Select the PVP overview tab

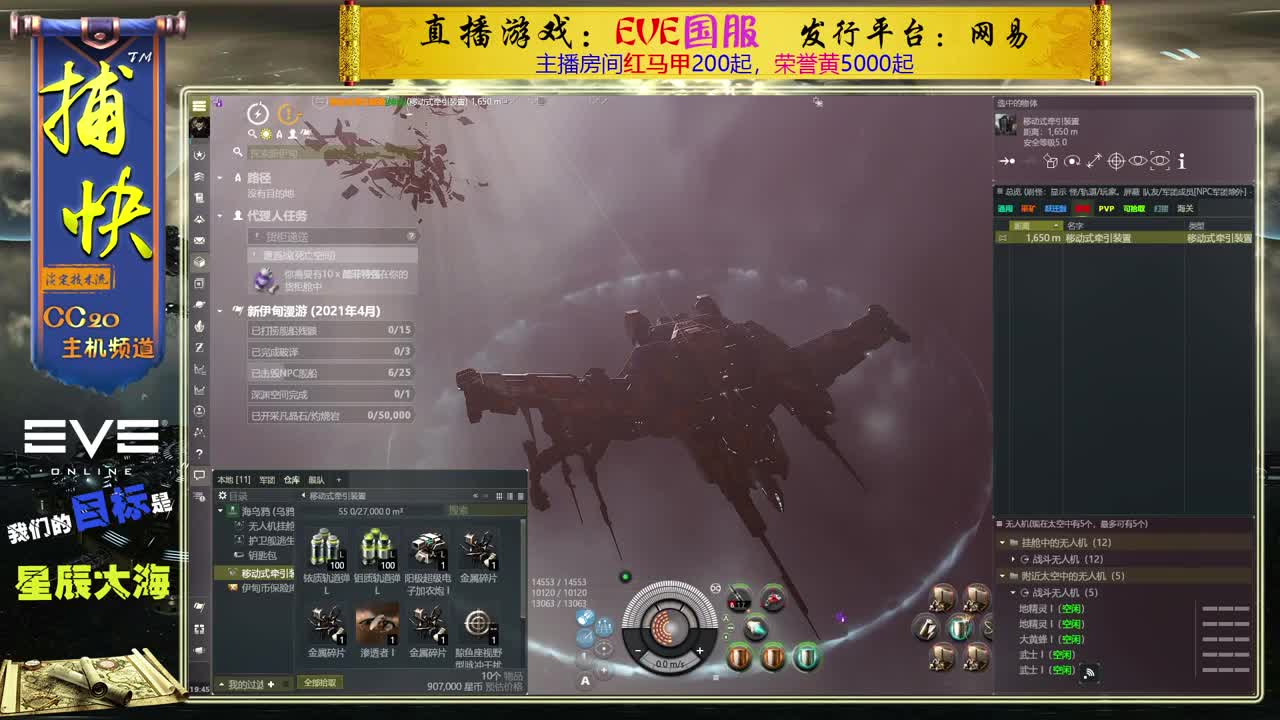tap(1108, 209)
